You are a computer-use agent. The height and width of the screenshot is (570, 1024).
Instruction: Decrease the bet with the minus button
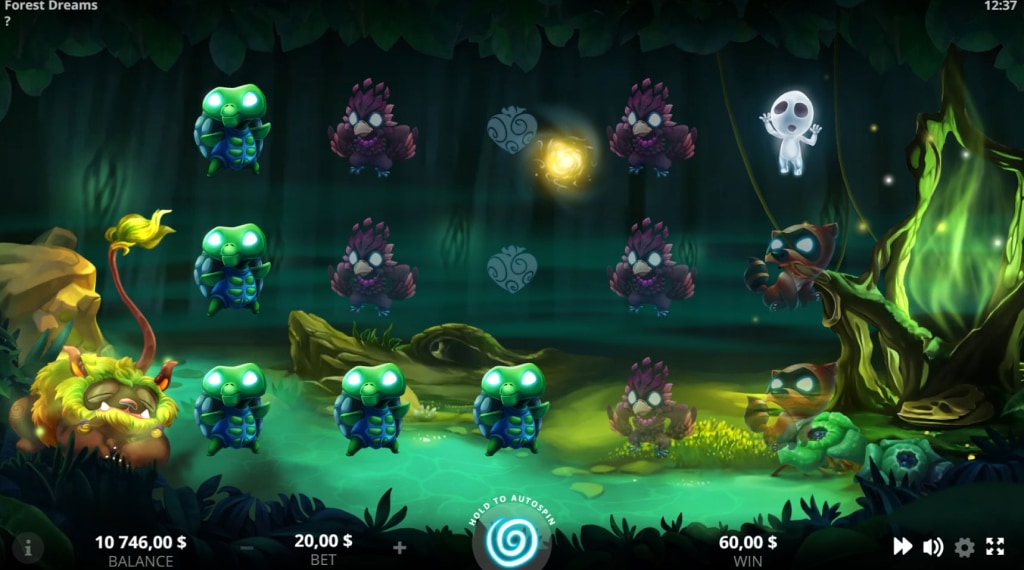coord(246,547)
